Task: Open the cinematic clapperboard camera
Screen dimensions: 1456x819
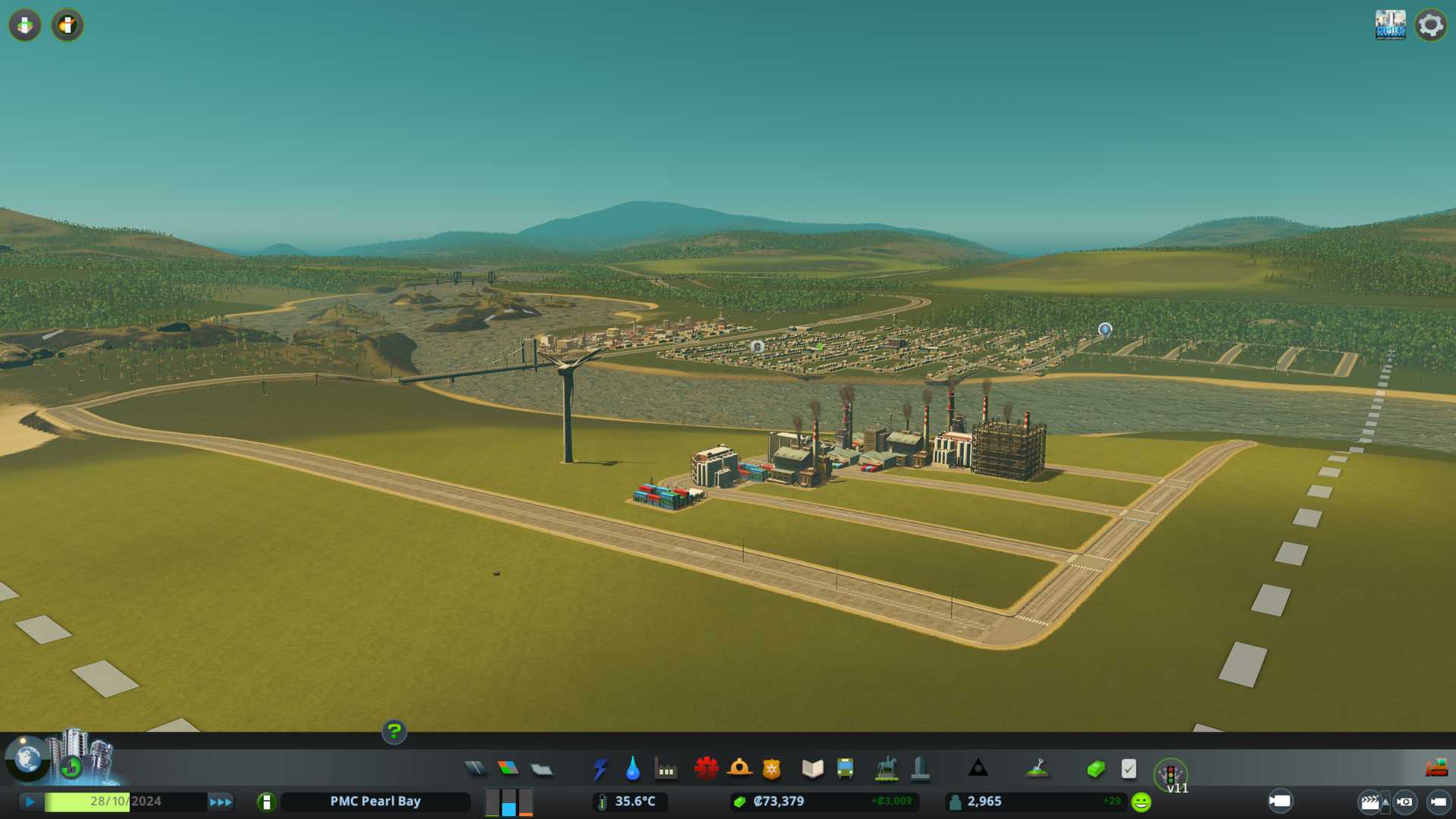Action: (x=1370, y=802)
